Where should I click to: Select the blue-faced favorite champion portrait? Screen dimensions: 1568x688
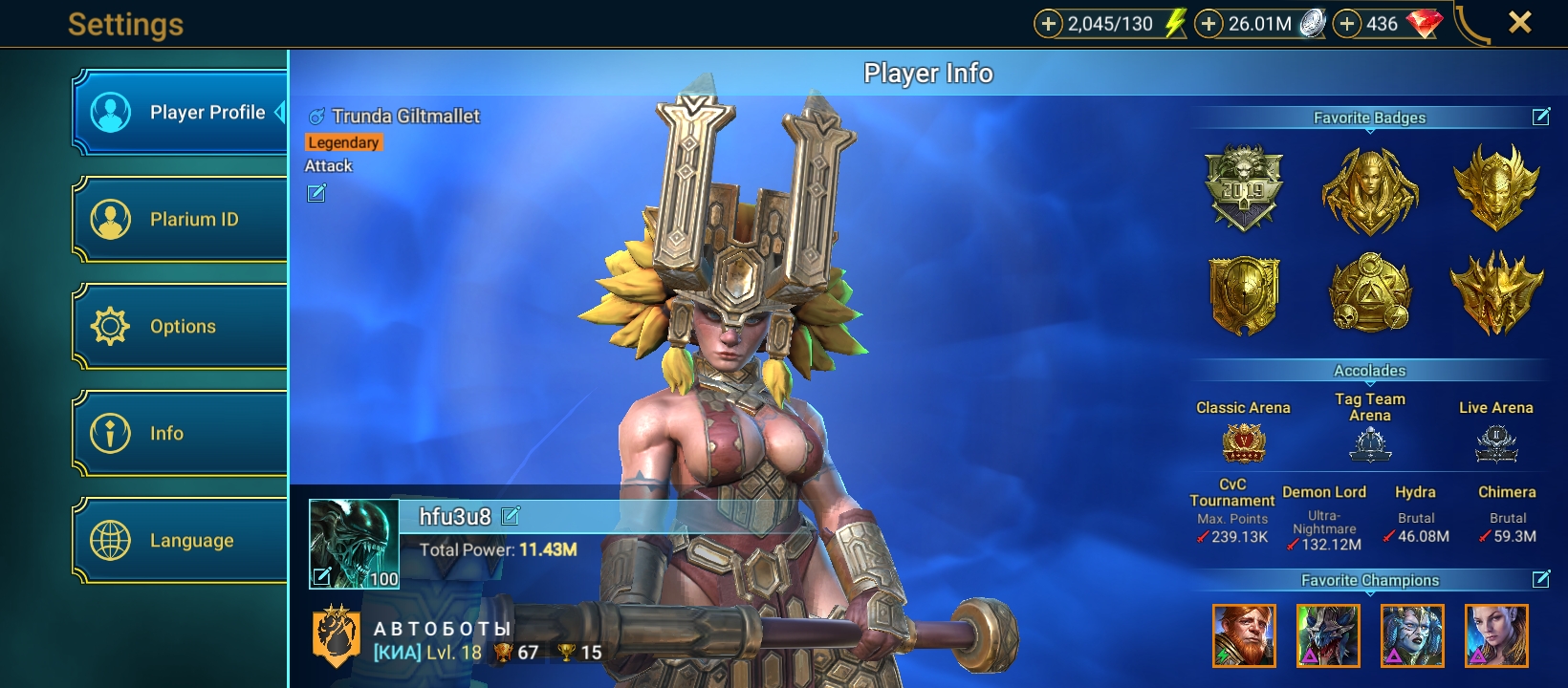click(1412, 635)
